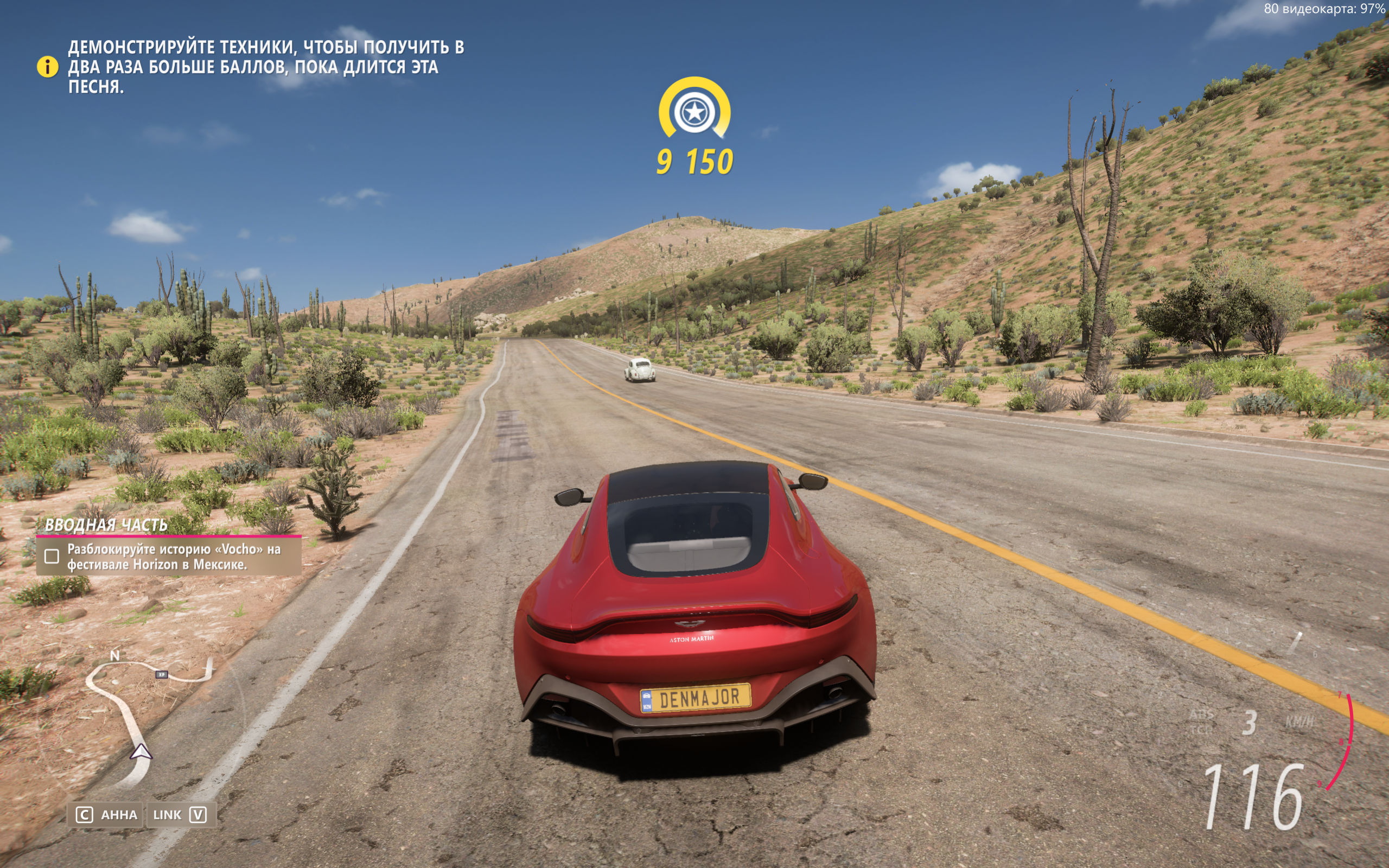Open the ANNA assistant button

click(107, 815)
